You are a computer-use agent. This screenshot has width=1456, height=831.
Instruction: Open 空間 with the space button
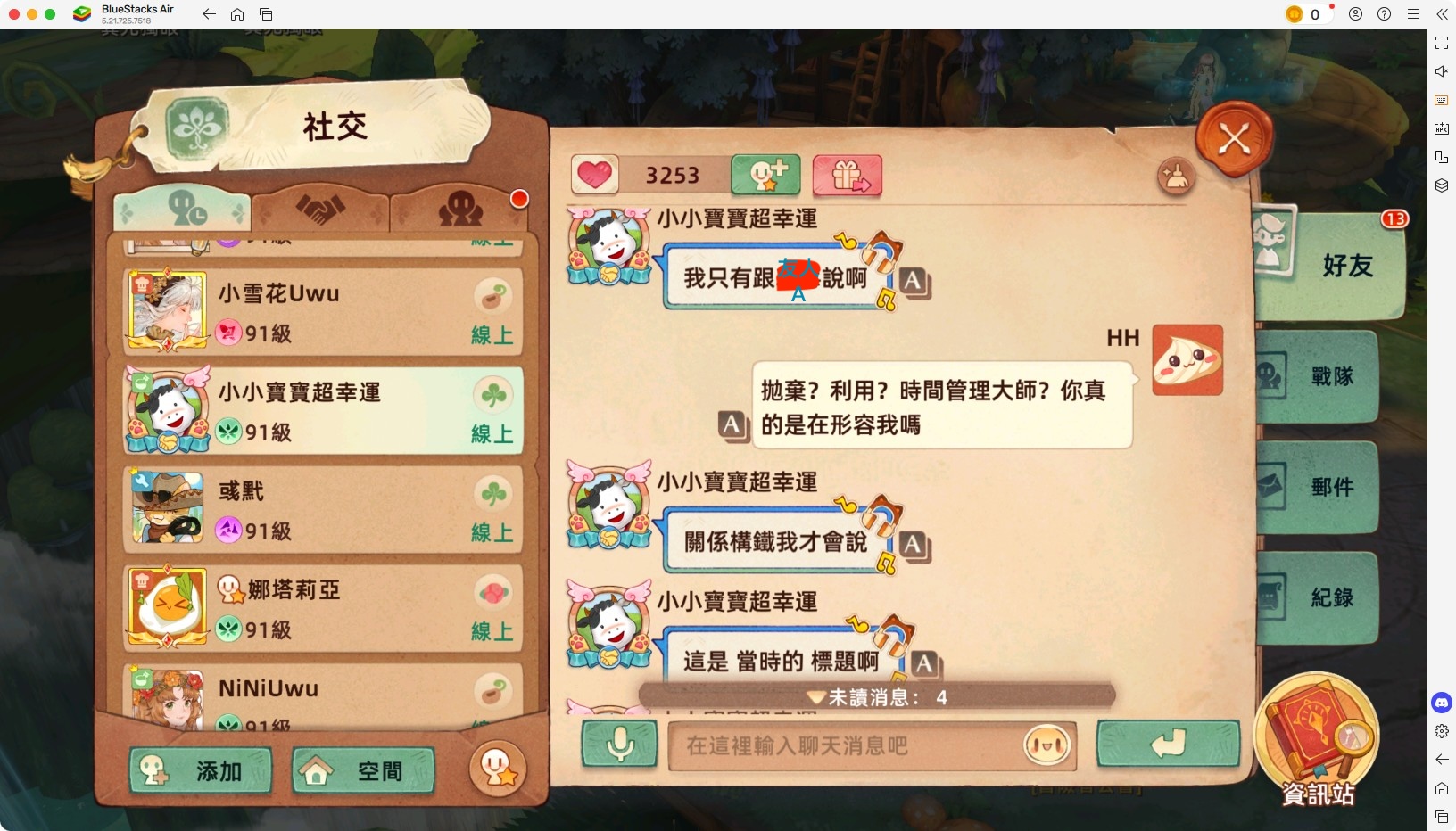coord(361,770)
